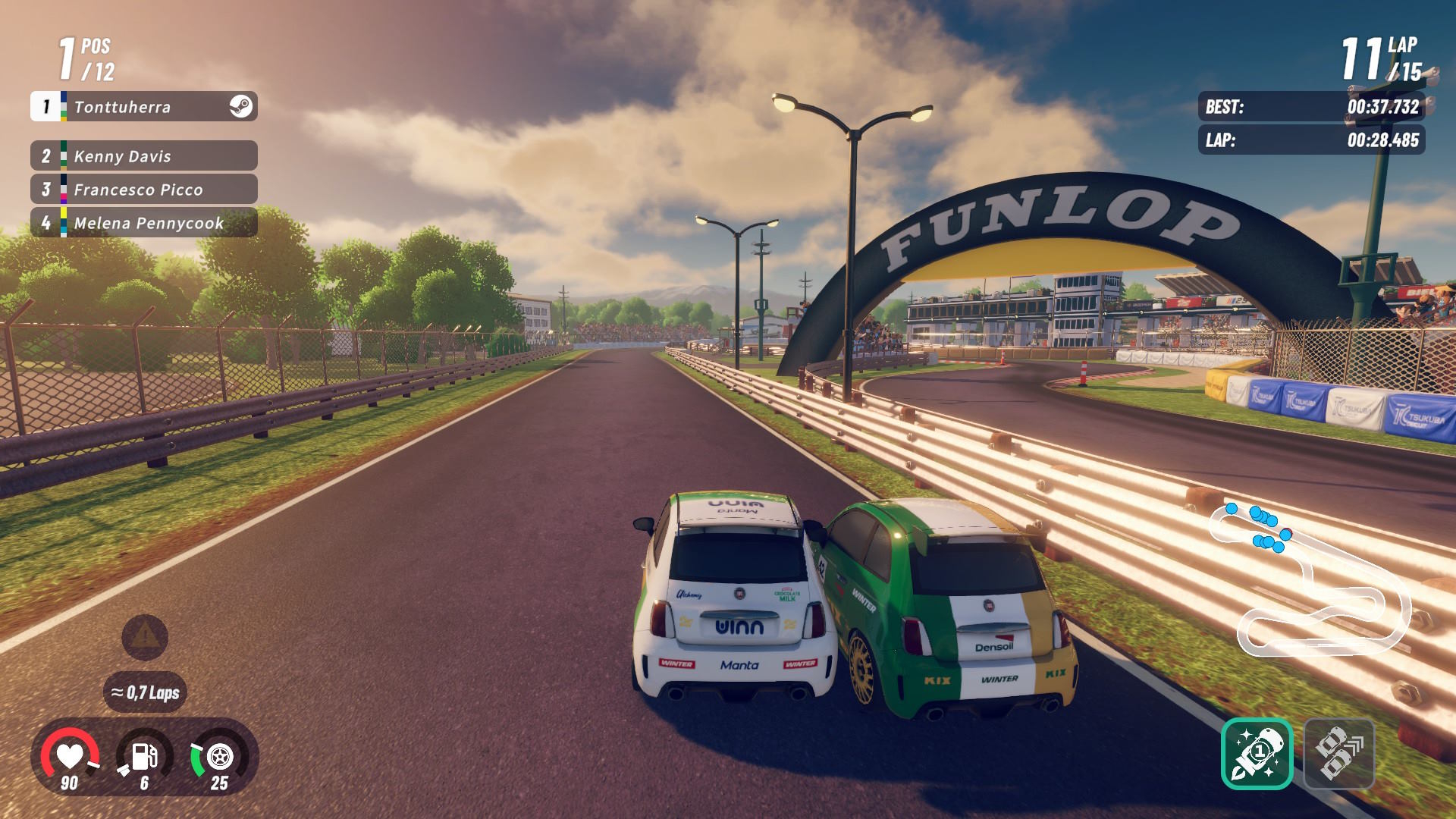The width and height of the screenshot is (1456, 819).
Task: Activate the rocket boost ability icon
Action: coord(1257,754)
